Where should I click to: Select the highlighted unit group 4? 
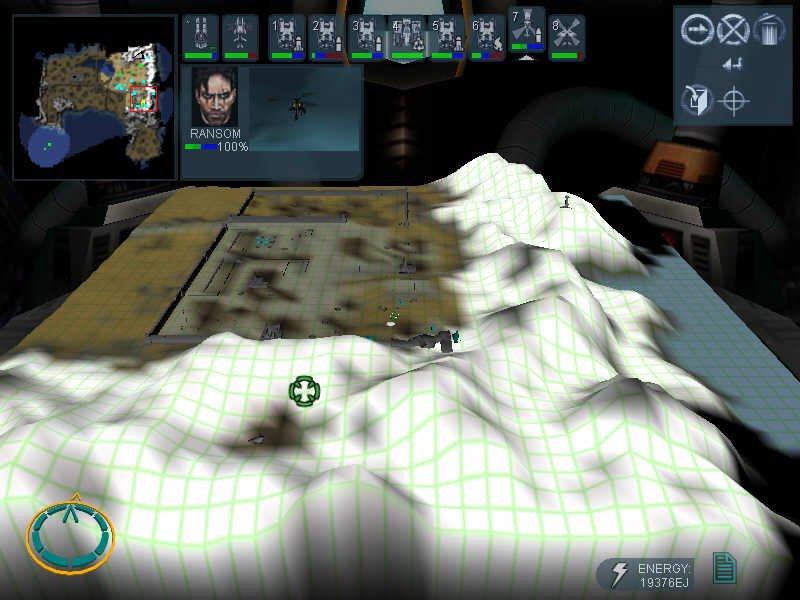(407, 38)
